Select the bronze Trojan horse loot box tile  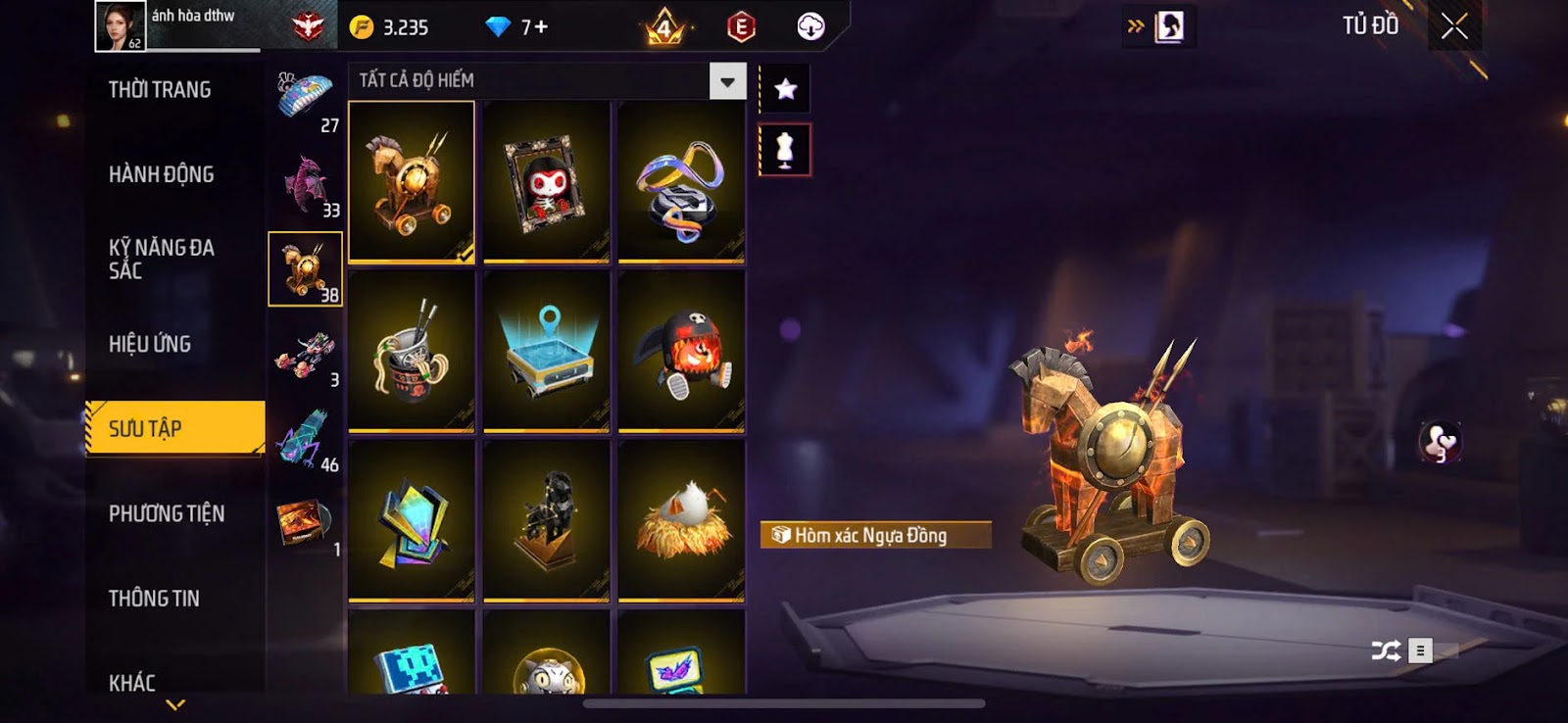click(412, 182)
